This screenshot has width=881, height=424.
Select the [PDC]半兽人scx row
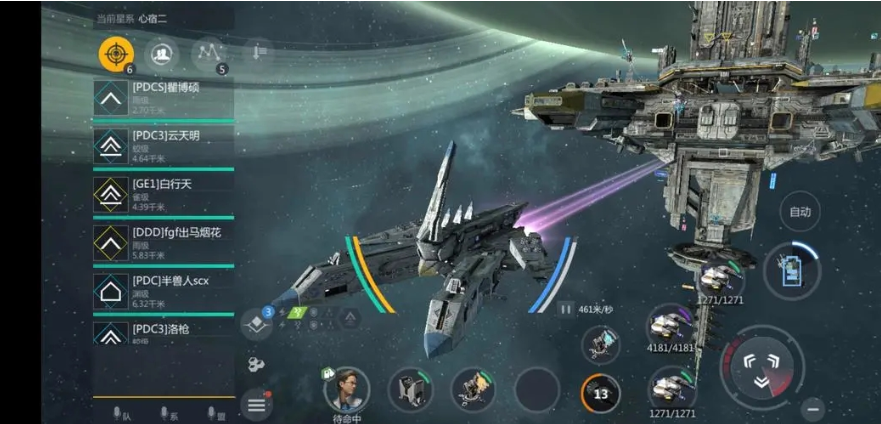pos(163,290)
